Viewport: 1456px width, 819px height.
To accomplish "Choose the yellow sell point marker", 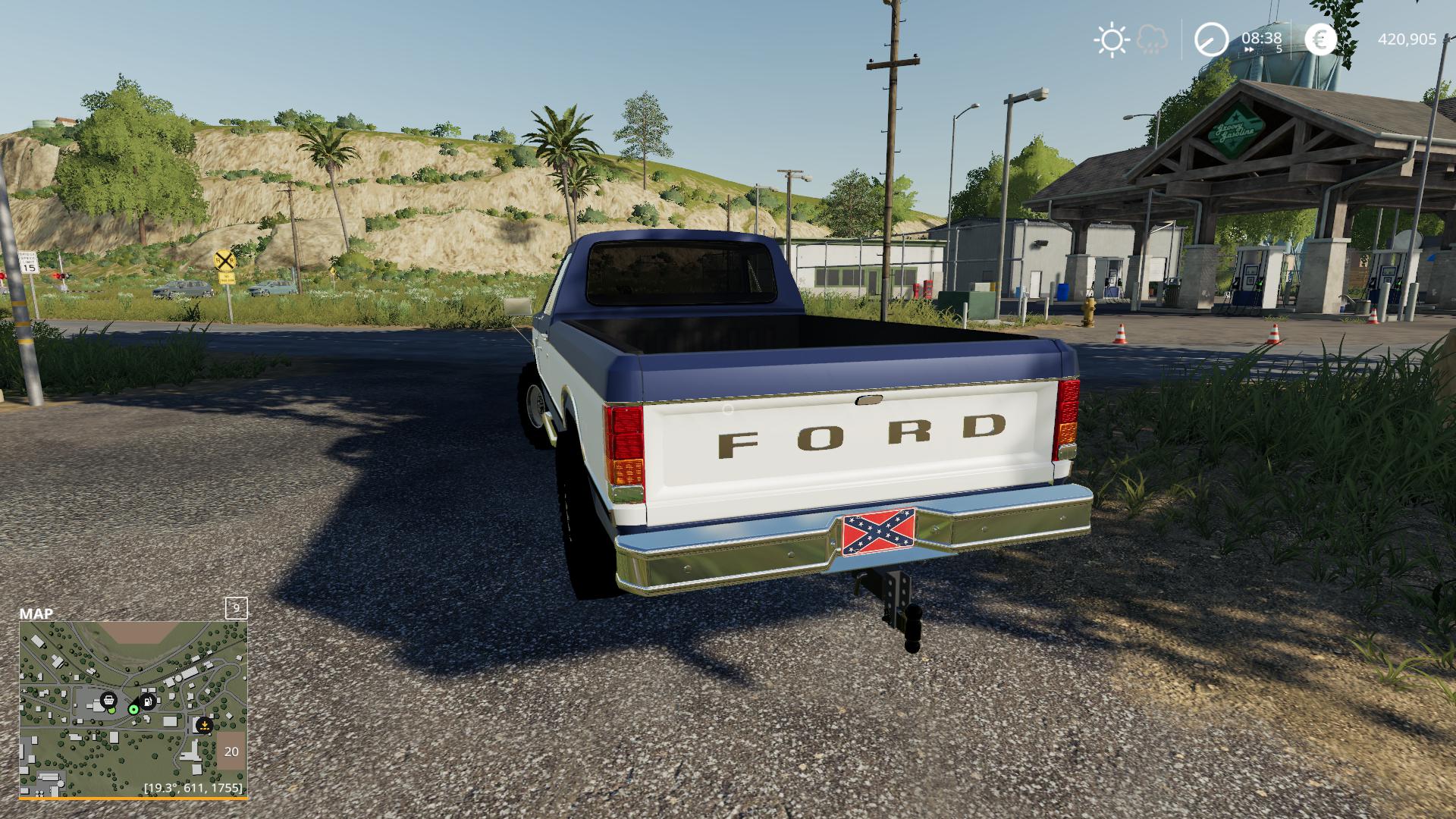I will (203, 725).
